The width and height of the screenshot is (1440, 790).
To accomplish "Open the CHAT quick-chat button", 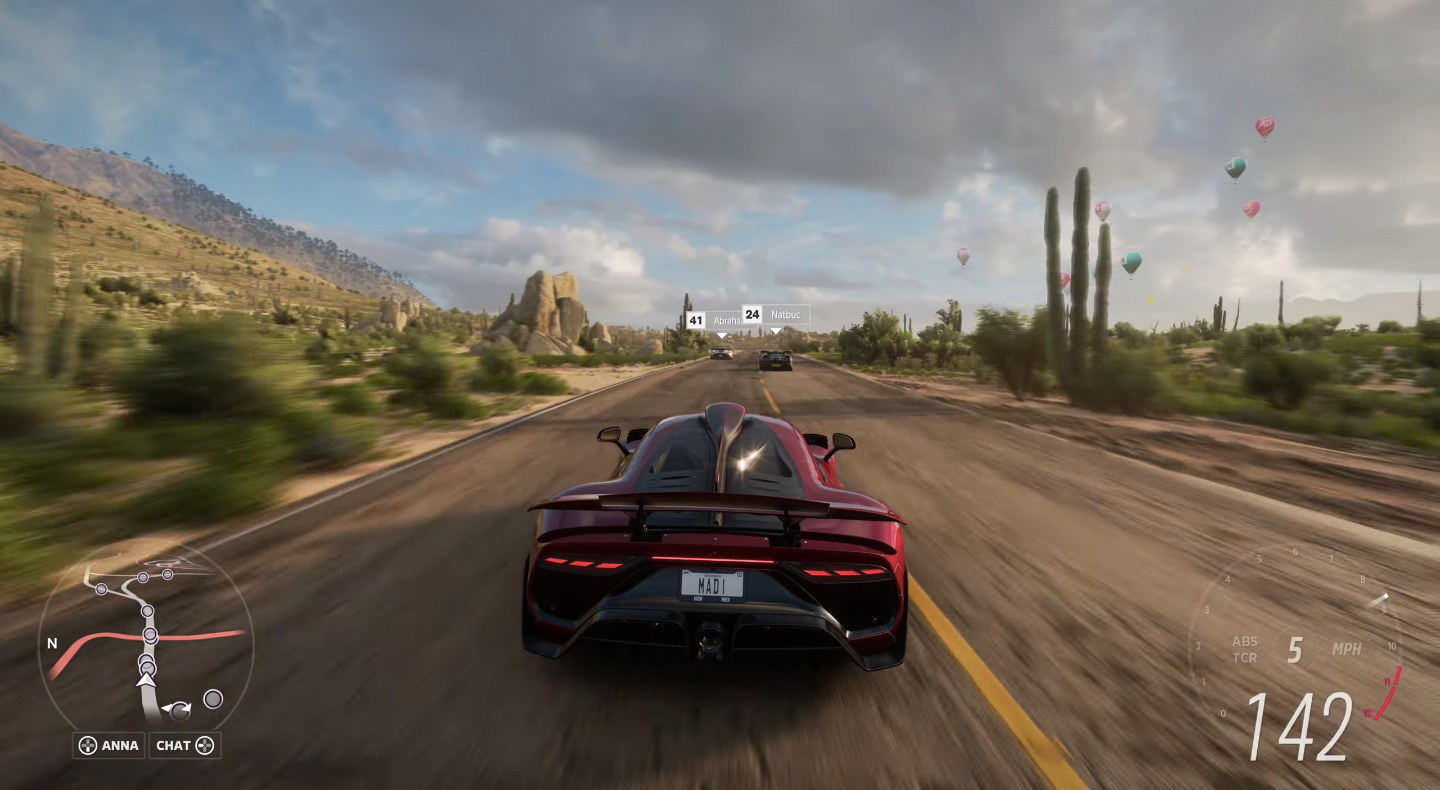I will [185, 745].
